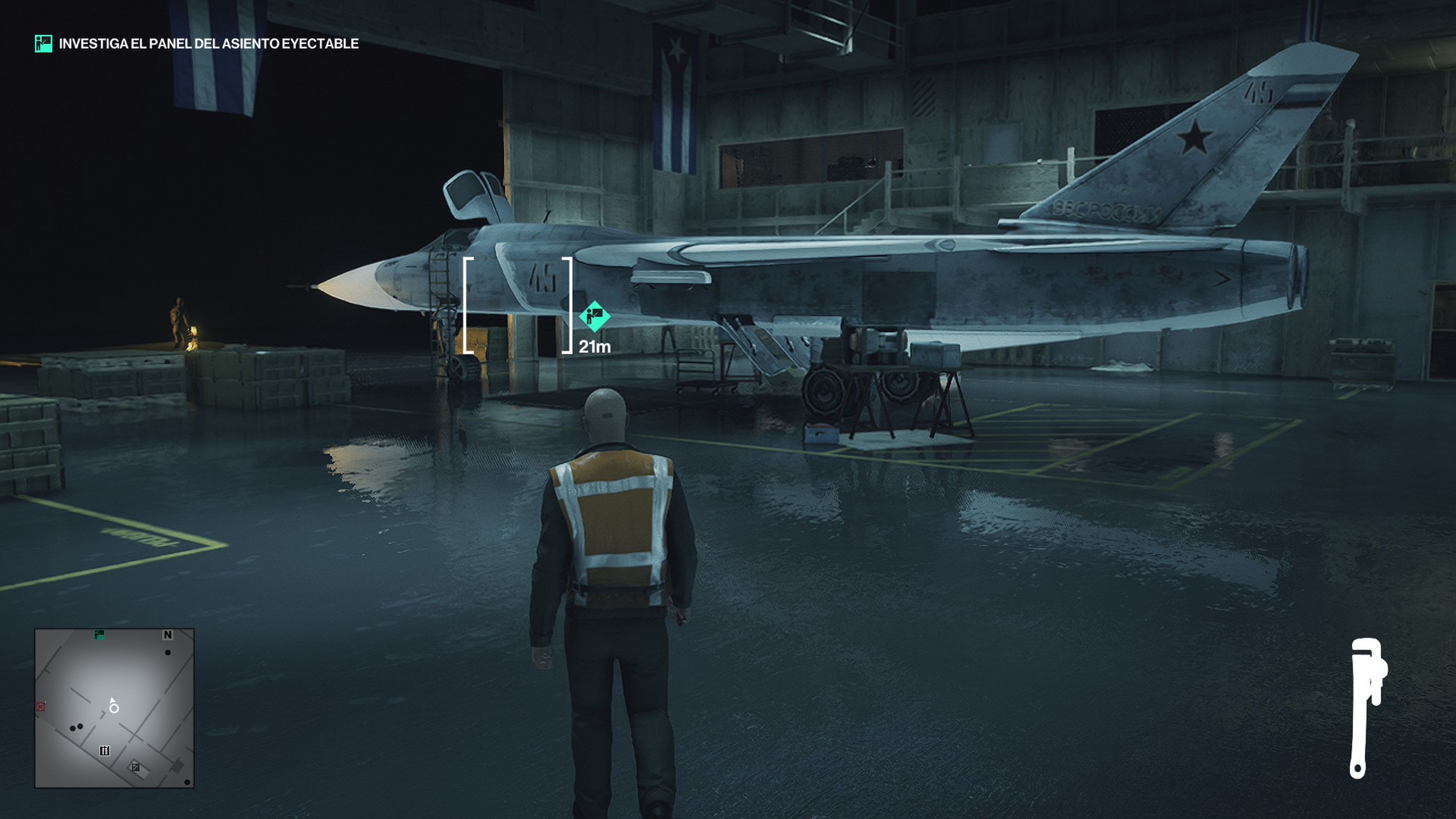Viewport: 1456px width, 819px height.
Task: Click the red exit icon on the minimap edge
Action: [41, 708]
